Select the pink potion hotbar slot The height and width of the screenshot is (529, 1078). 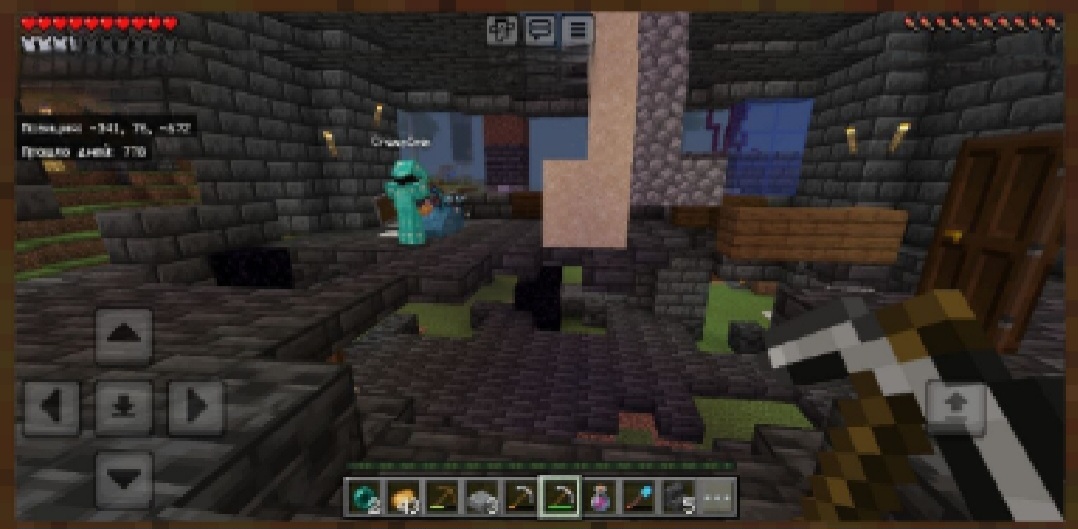pyautogui.click(x=599, y=494)
